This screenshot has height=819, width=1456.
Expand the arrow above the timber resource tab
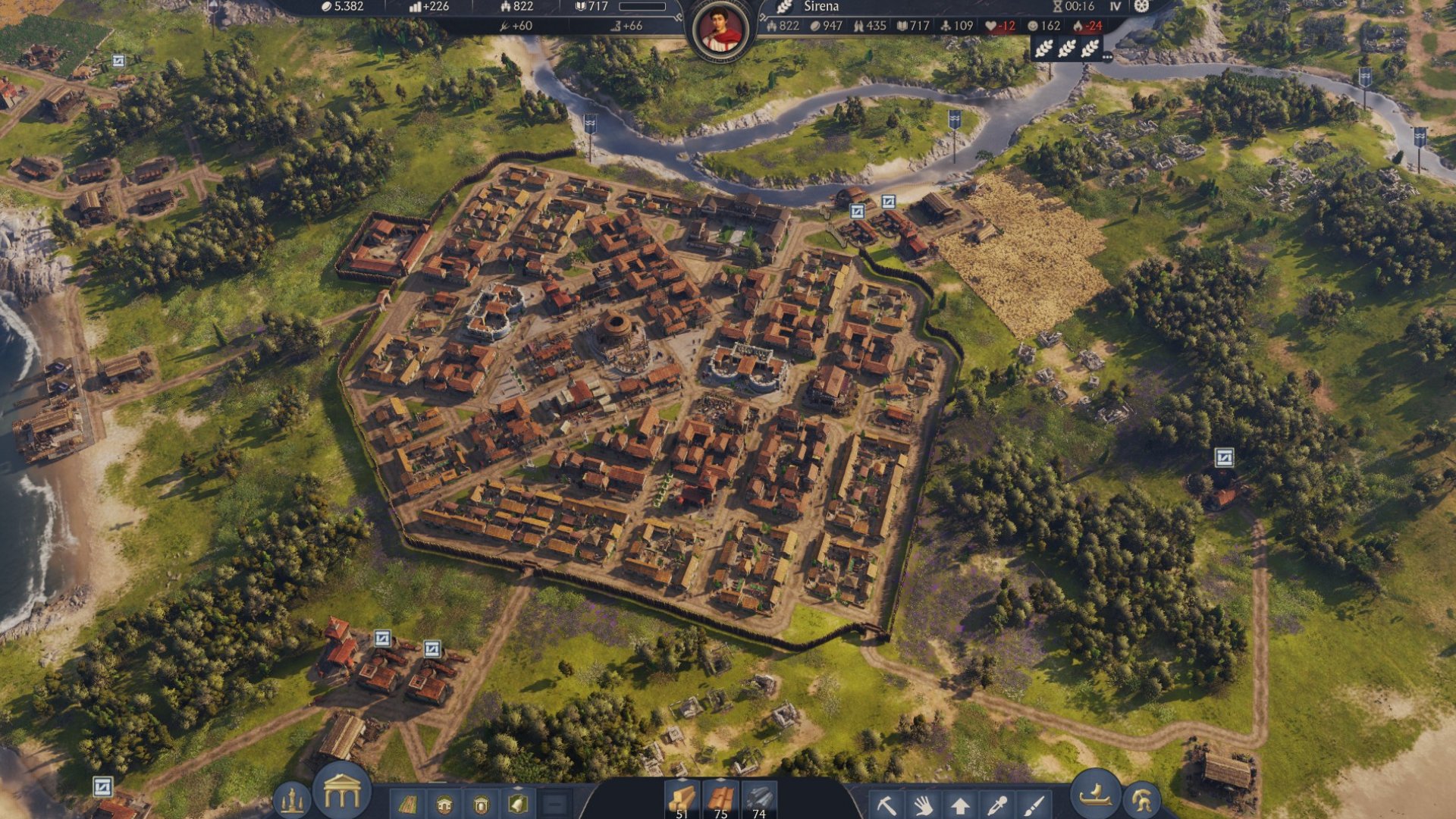coord(682,780)
